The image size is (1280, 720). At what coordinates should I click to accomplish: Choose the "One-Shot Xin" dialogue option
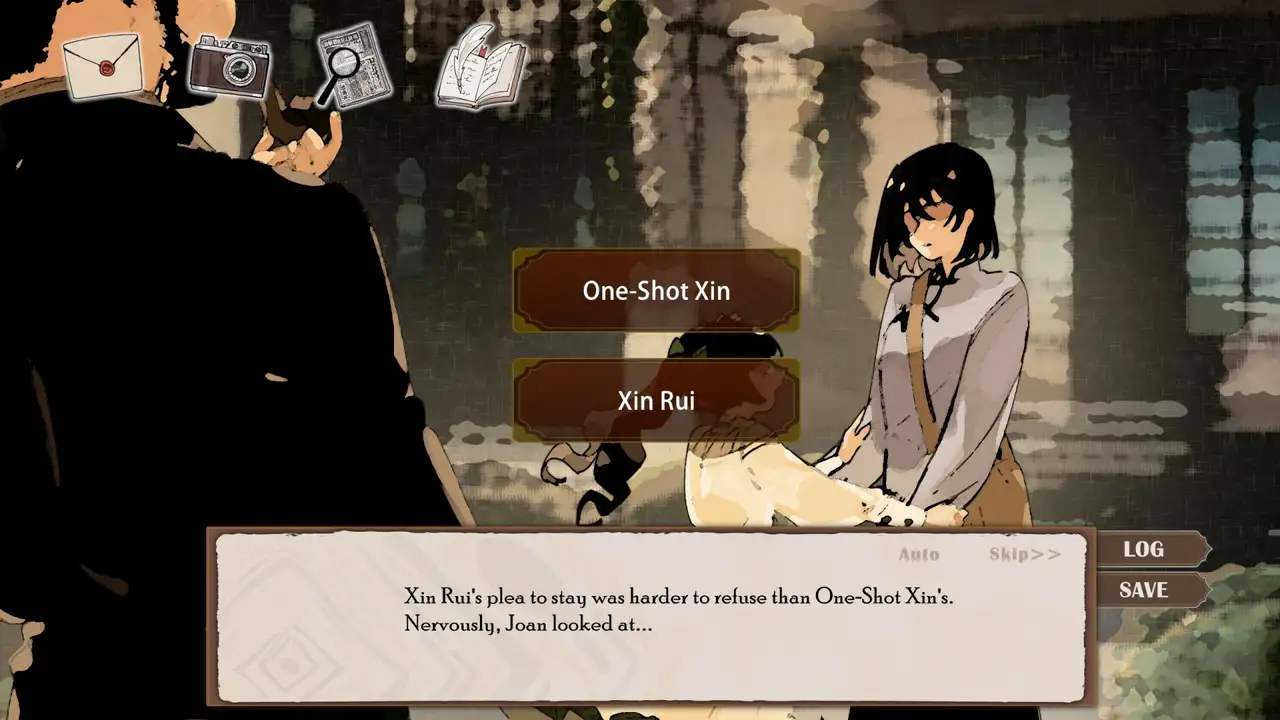(656, 291)
